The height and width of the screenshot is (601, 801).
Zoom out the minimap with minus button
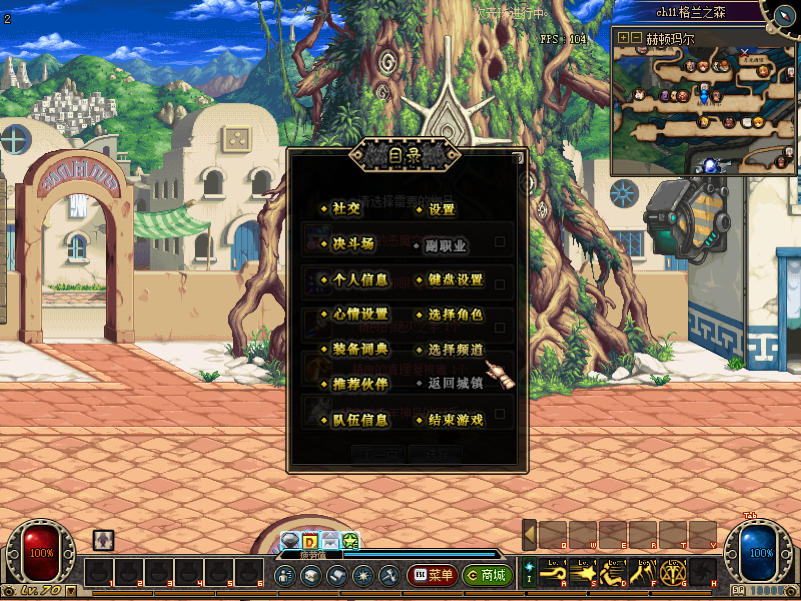[x=636, y=38]
